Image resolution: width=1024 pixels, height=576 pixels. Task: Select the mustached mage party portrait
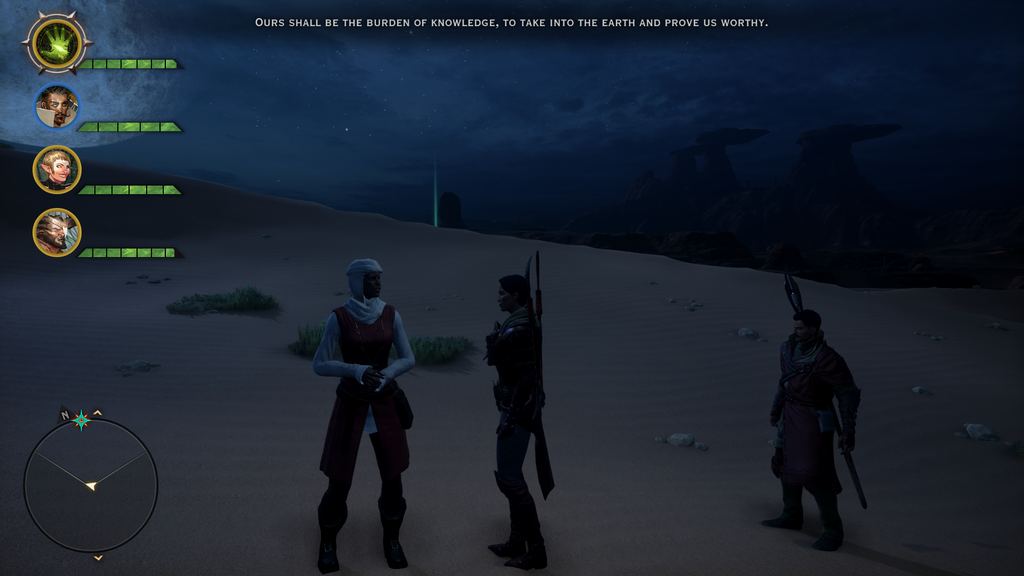point(57,107)
